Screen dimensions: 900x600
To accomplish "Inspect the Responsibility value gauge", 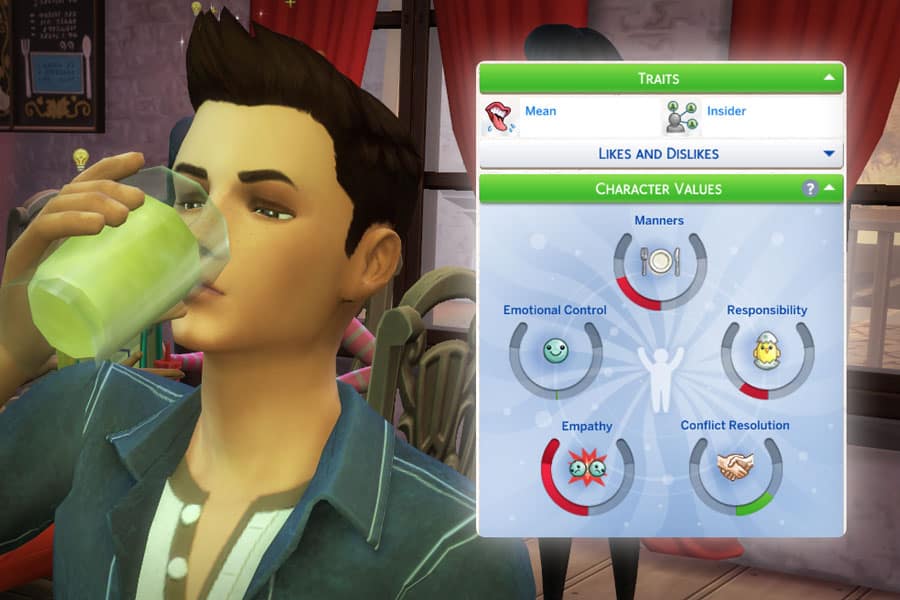I will click(766, 353).
